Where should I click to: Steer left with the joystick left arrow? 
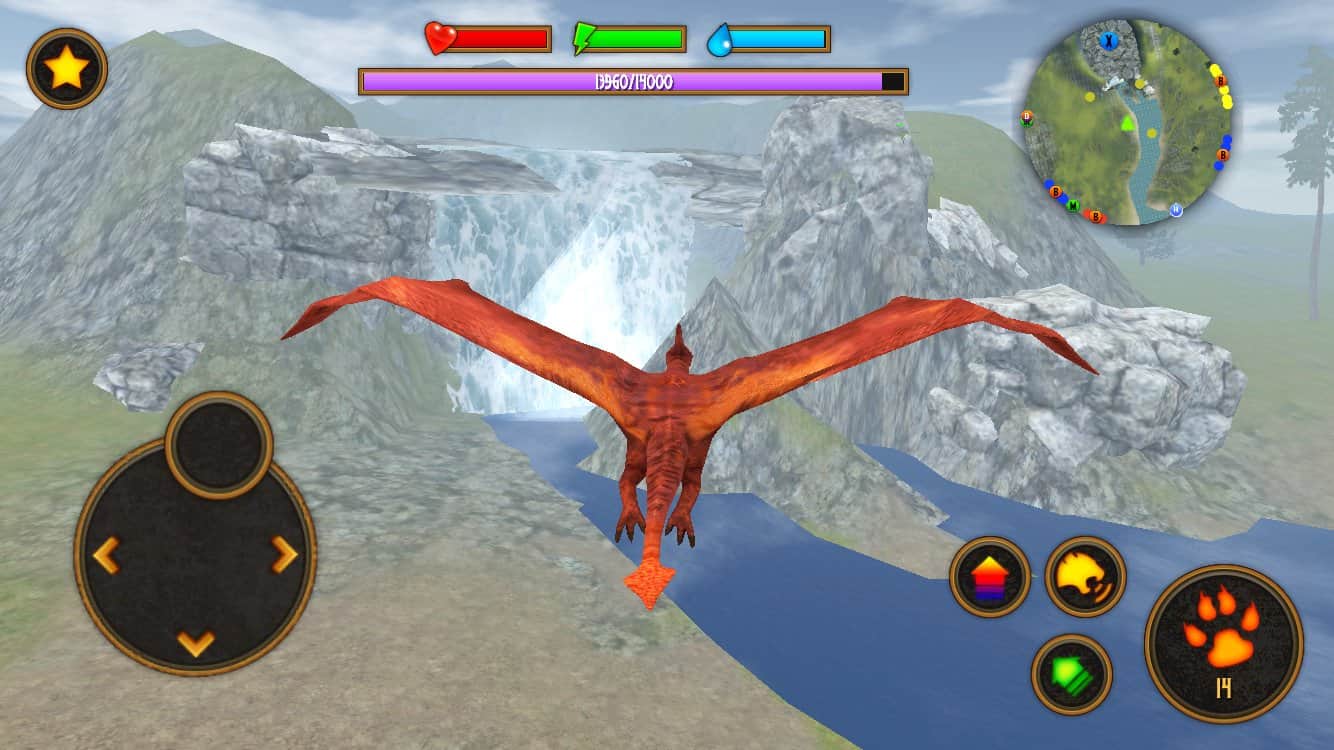106,555
